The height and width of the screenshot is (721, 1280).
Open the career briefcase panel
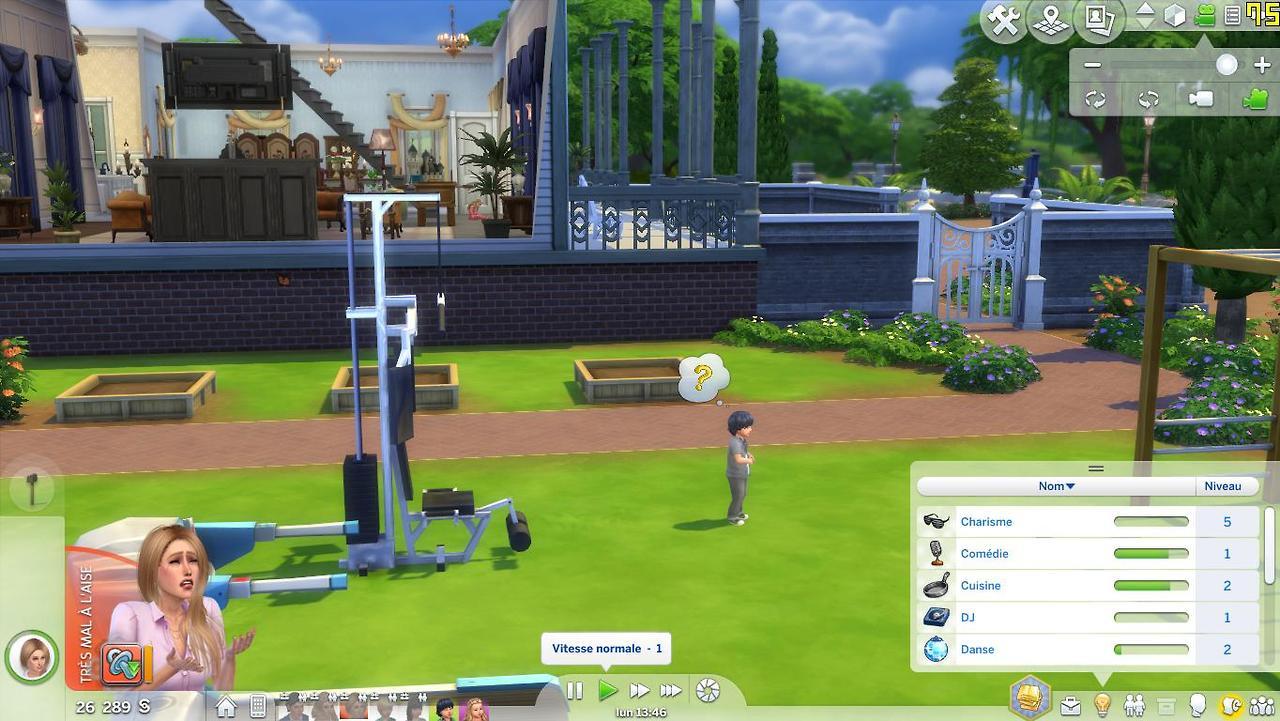pos(1070,706)
